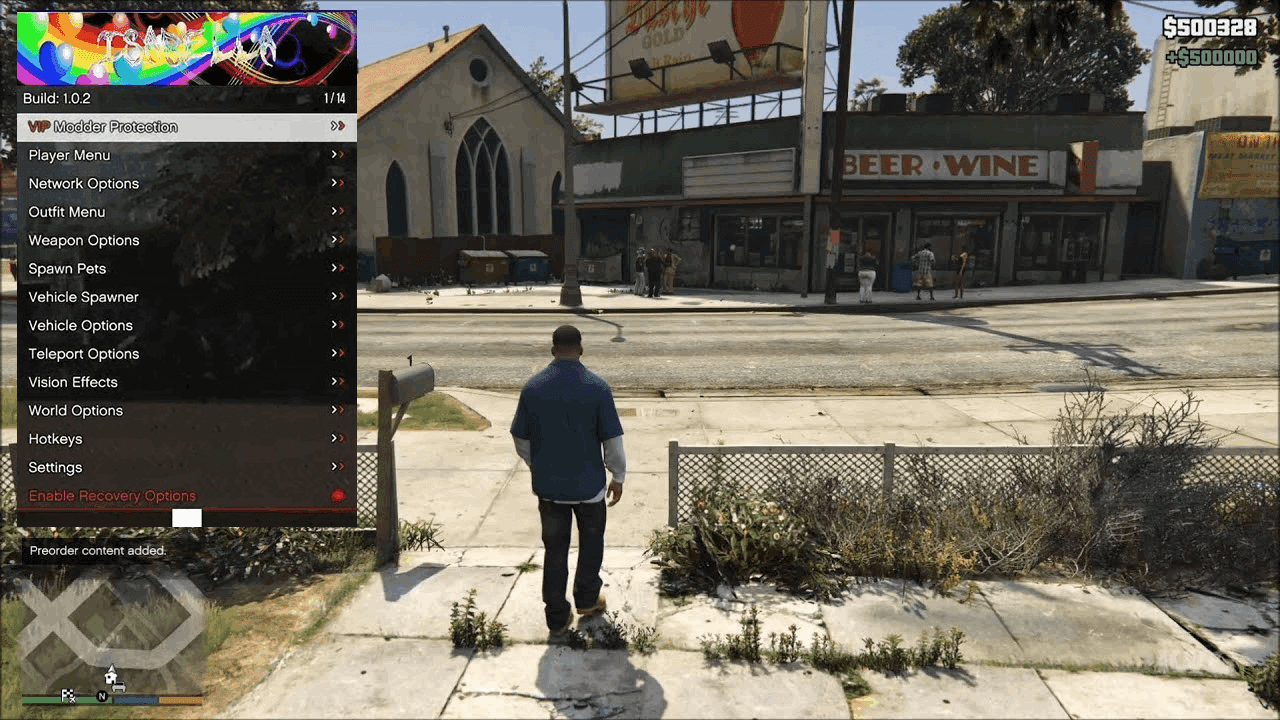Toggle the Settings entry highlight
The width and height of the screenshot is (1280, 720).
(x=55, y=467)
